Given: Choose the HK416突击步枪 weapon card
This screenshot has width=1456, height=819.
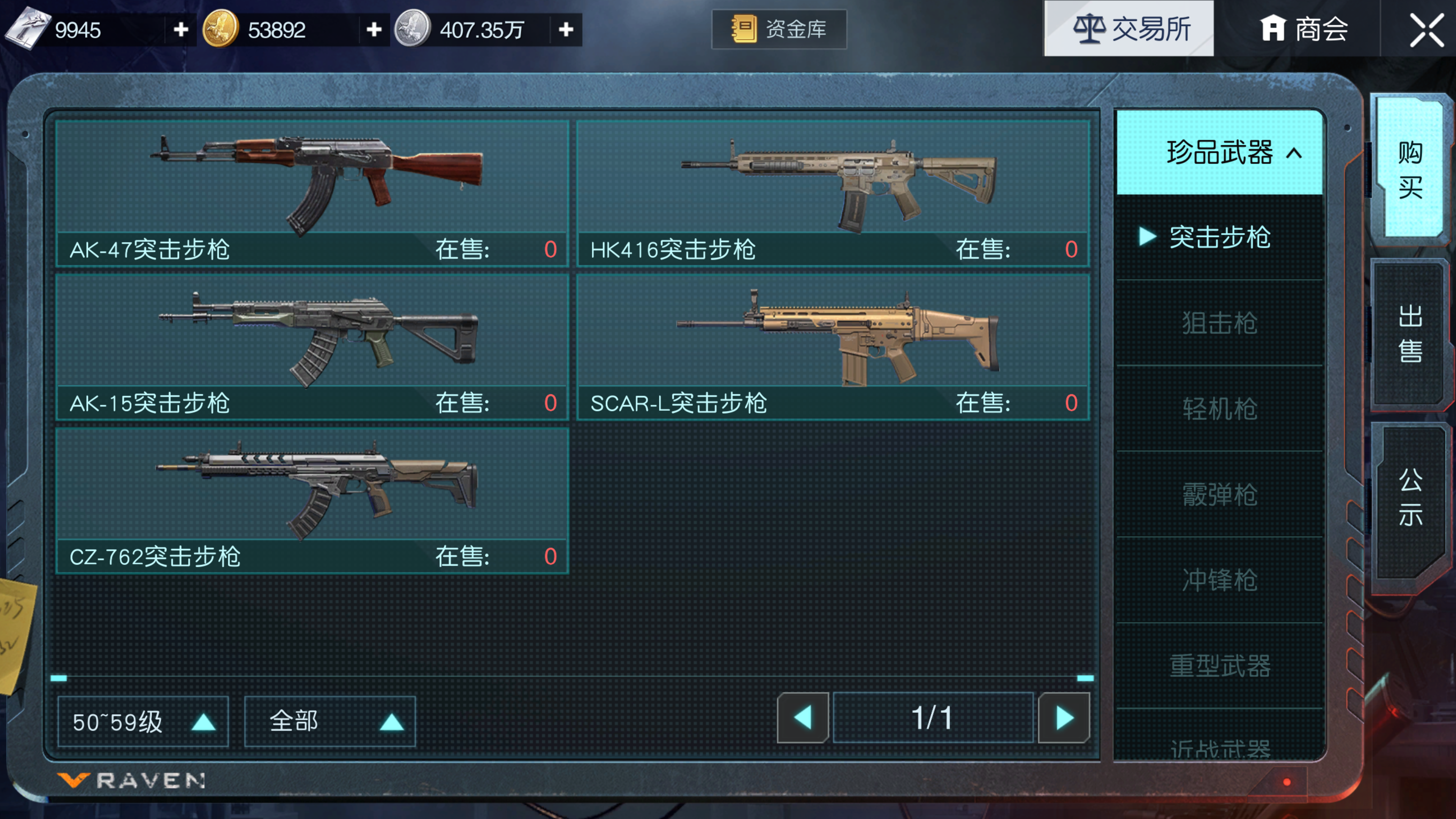Looking at the screenshot, I should 833,192.
